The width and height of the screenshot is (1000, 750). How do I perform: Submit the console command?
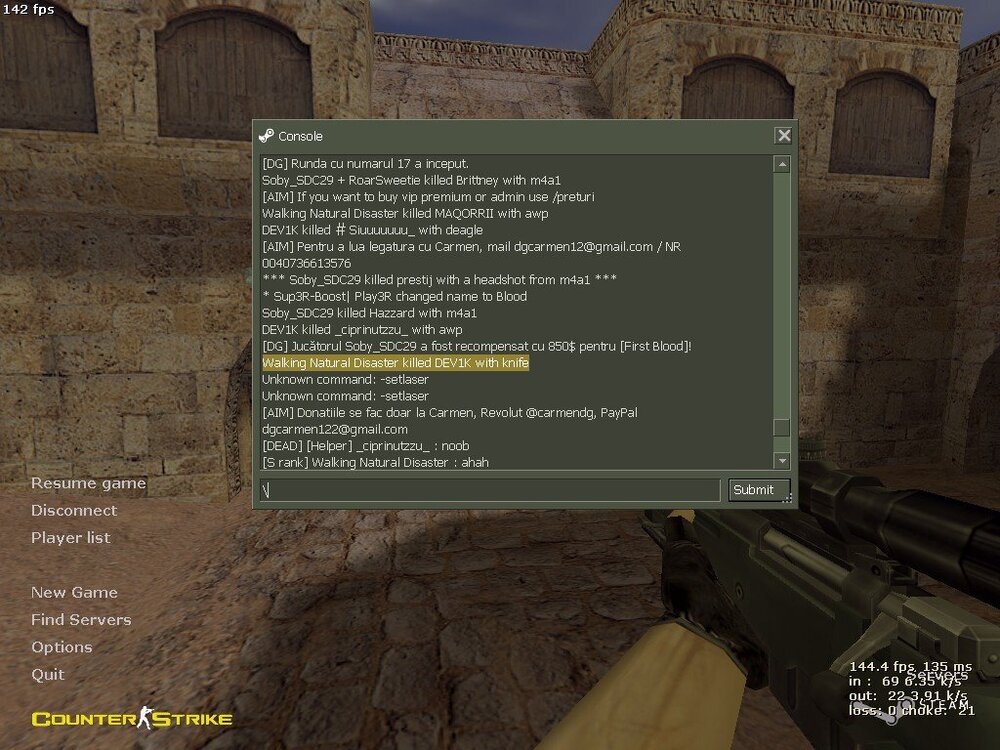[x=753, y=490]
